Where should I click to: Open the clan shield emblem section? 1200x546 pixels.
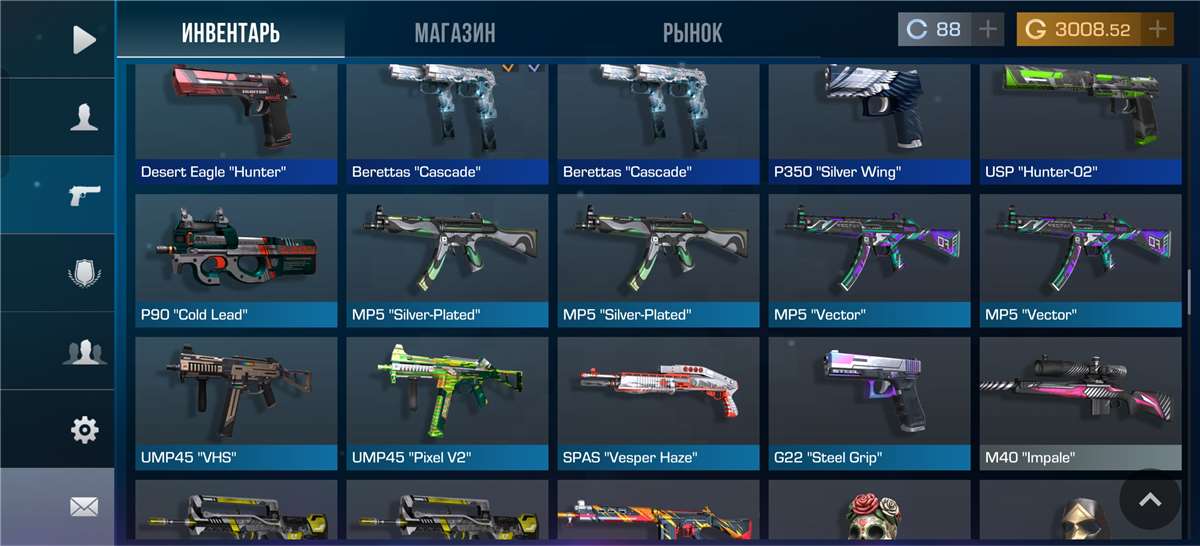click(84, 273)
